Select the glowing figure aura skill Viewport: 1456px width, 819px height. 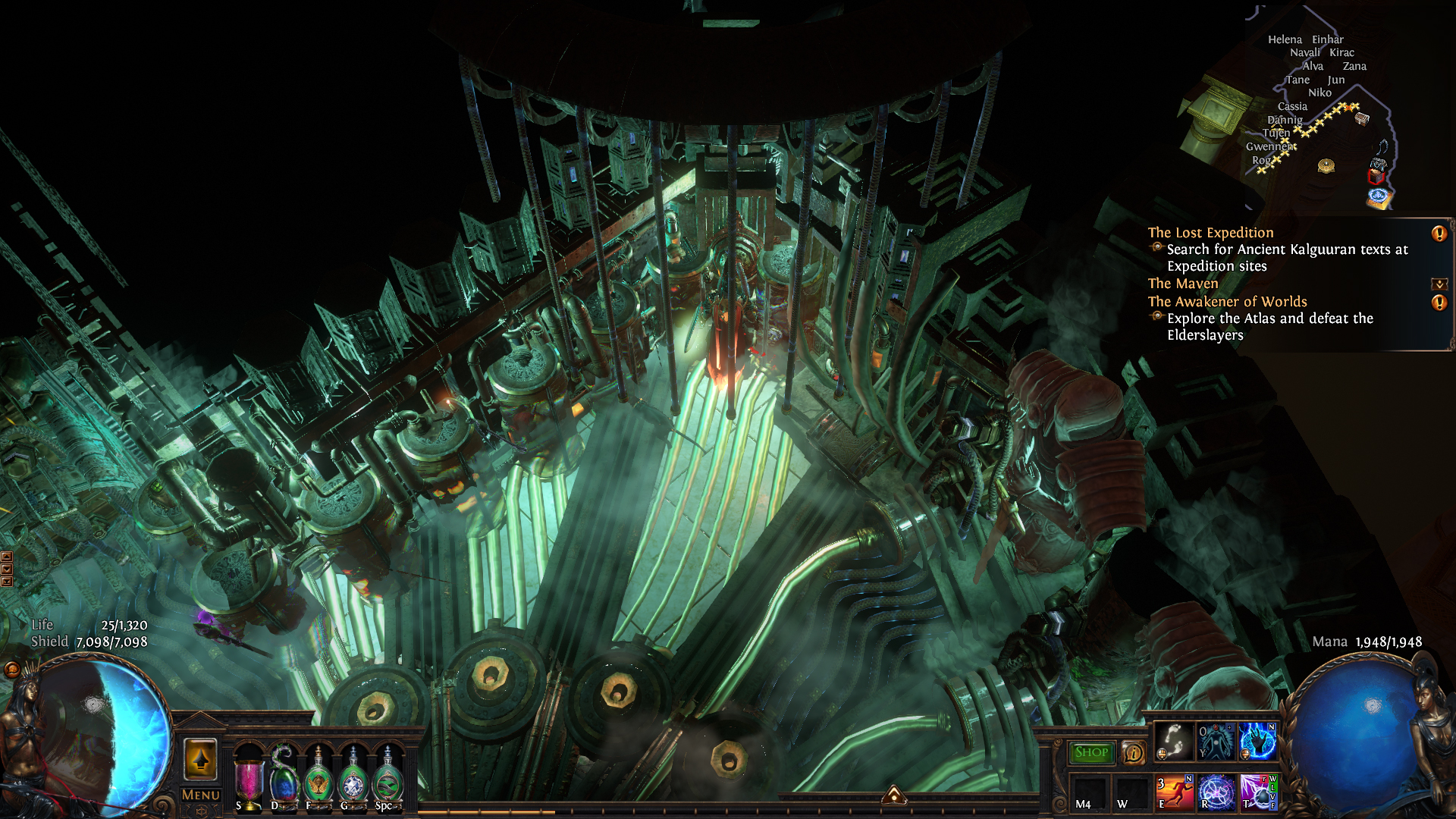(x=1216, y=741)
